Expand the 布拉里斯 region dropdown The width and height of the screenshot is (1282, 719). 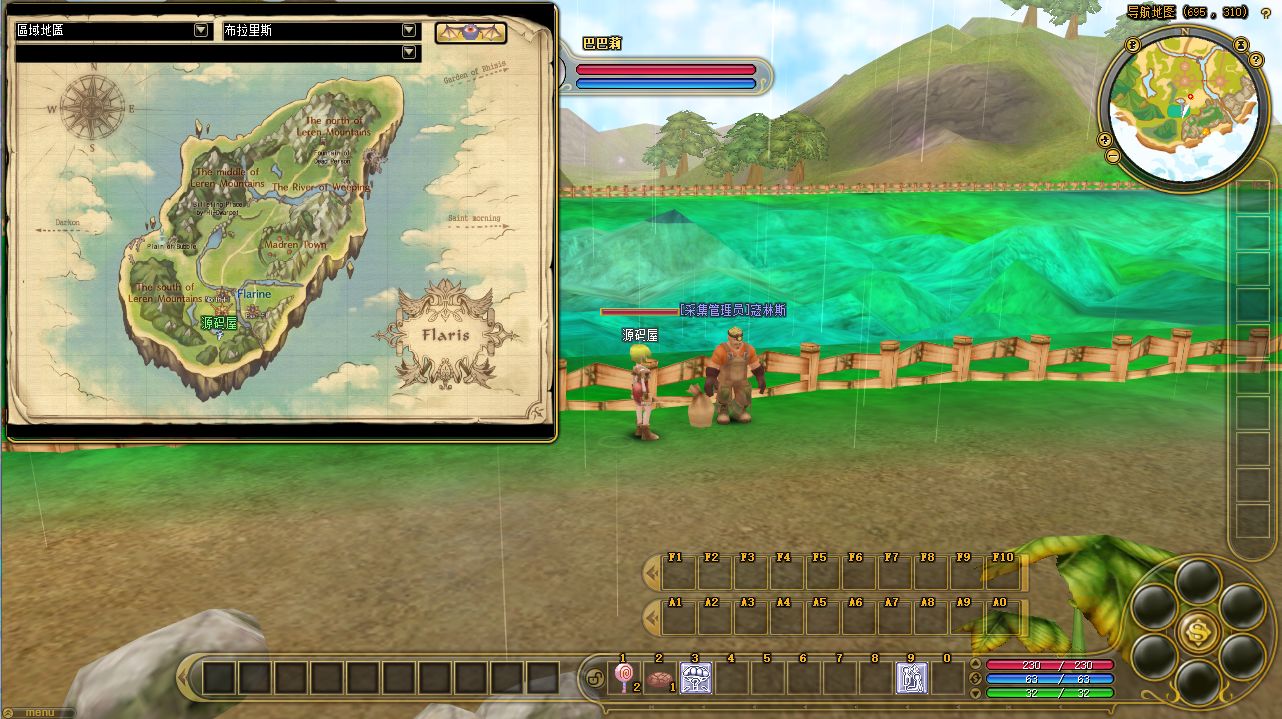[x=408, y=31]
